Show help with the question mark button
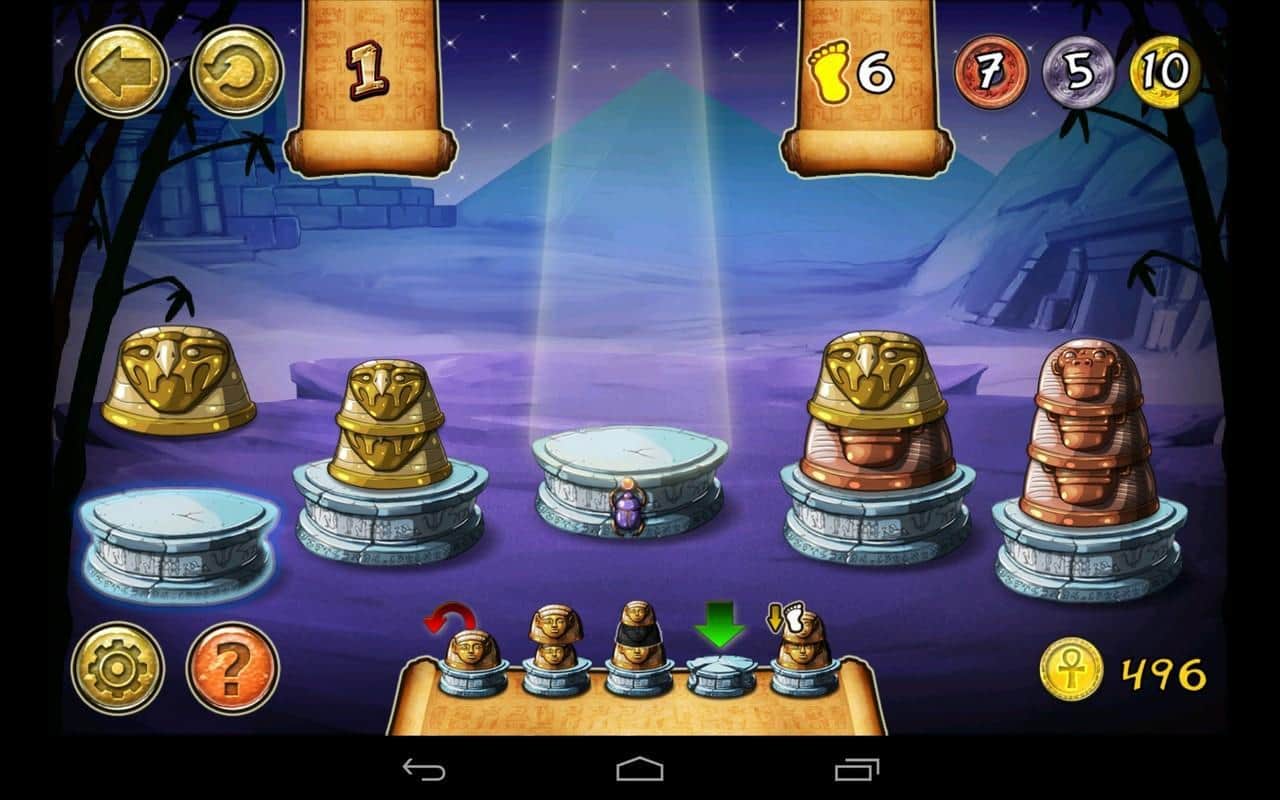The image size is (1280, 800). click(232, 667)
